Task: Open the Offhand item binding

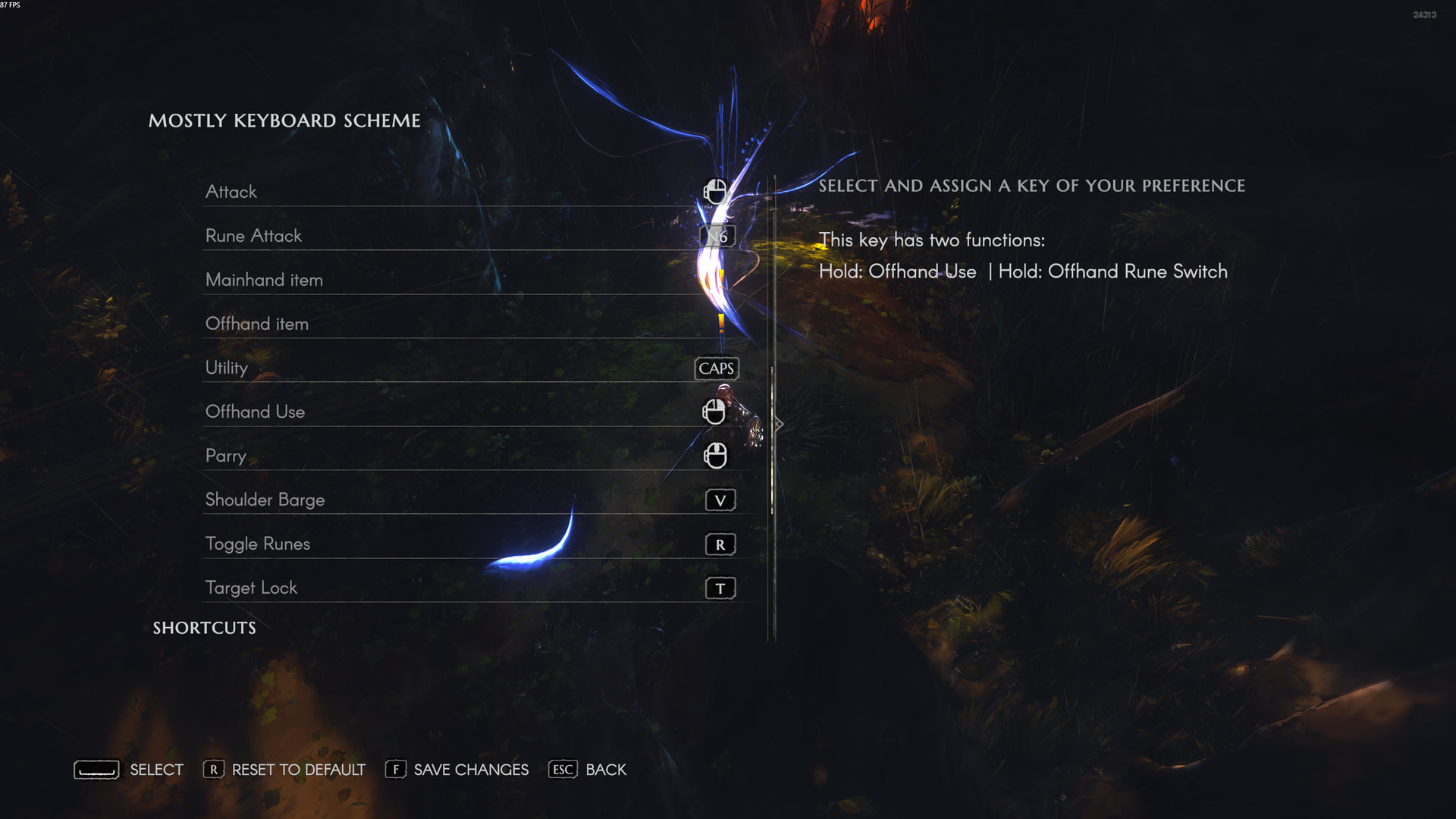Action: click(x=470, y=324)
